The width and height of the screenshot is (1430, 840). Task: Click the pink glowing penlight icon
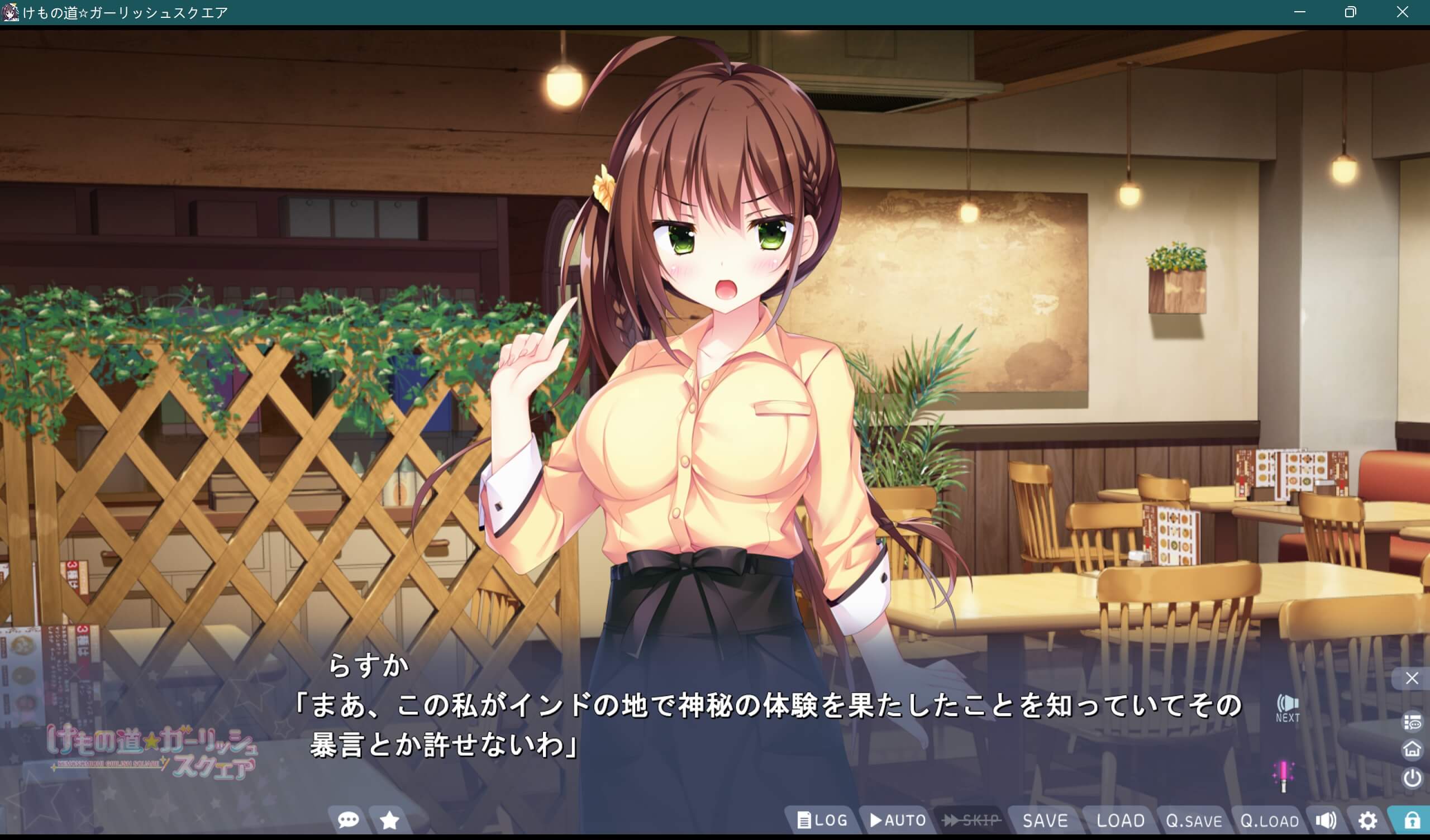pos(1284,775)
